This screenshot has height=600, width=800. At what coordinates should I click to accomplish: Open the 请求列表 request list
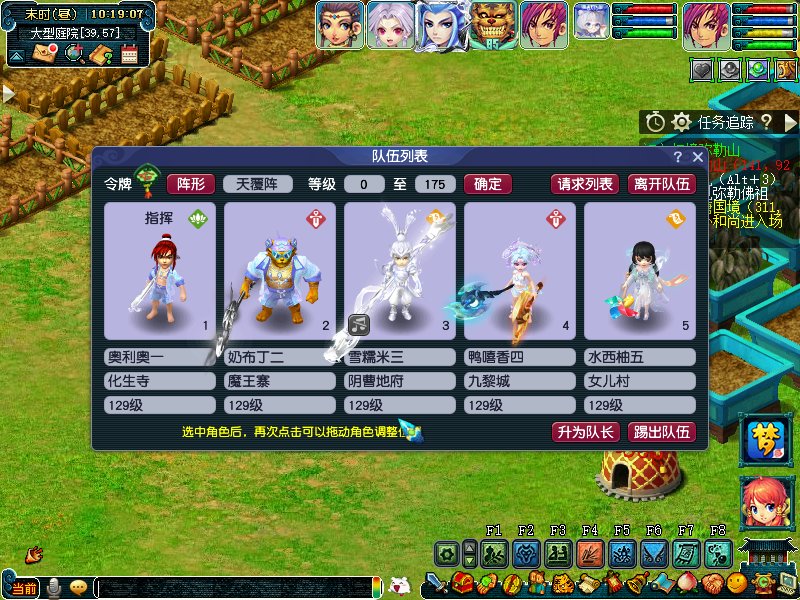pos(585,184)
